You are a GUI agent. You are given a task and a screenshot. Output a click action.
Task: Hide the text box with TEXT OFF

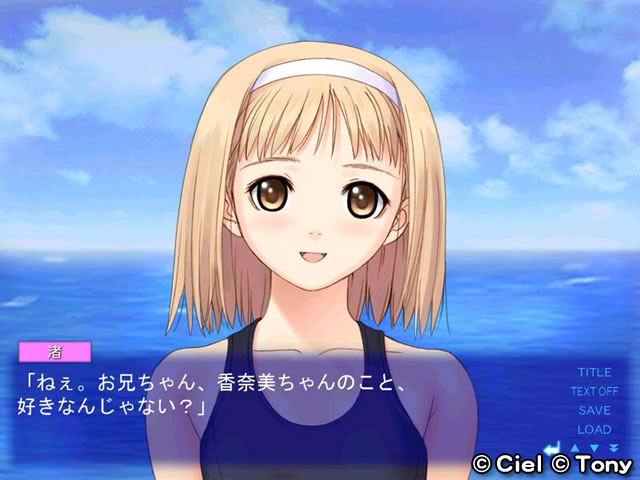click(594, 391)
